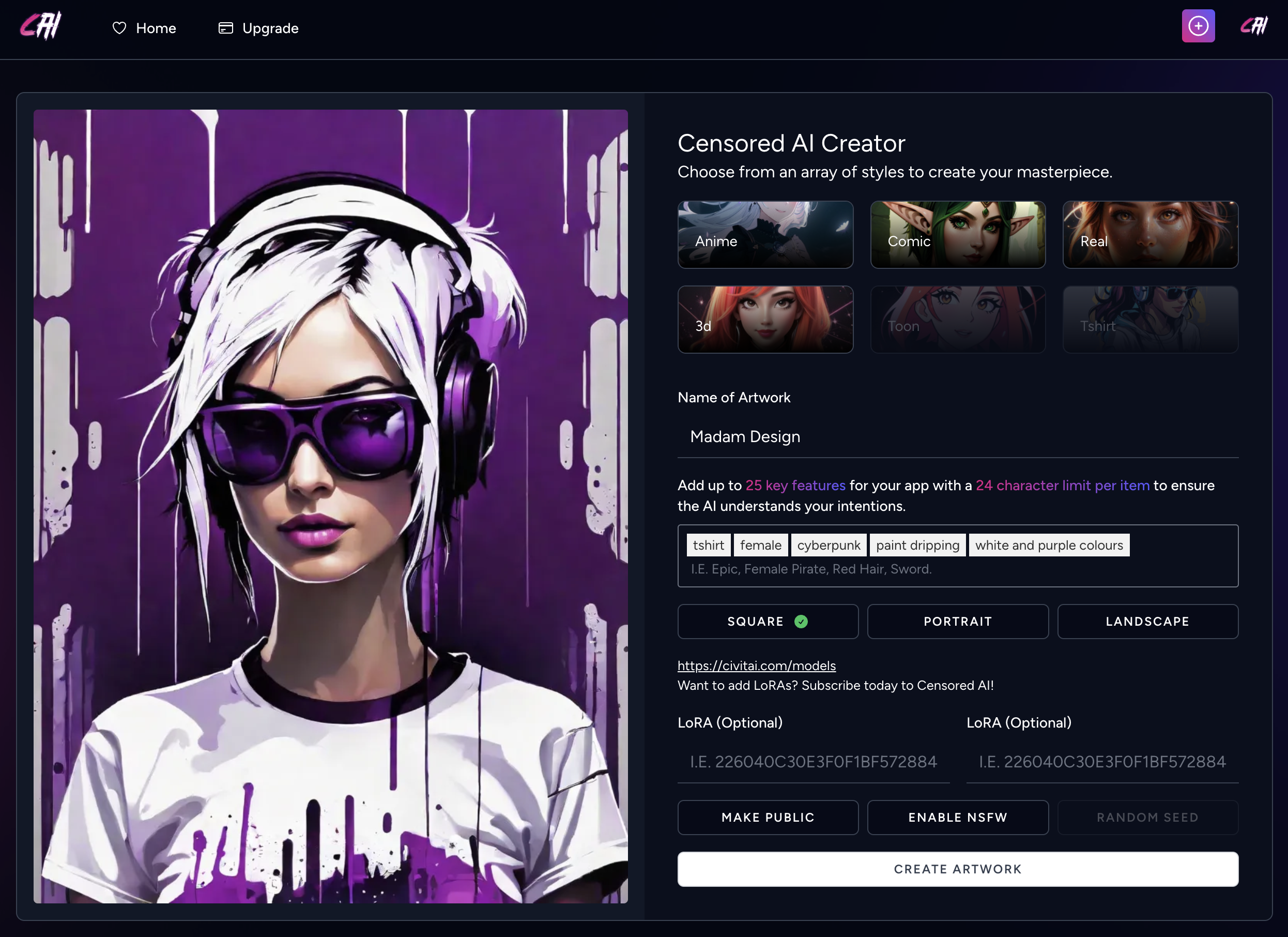Edit the Name of Artwork field
1288x937 pixels.
(x=958, y=436)
